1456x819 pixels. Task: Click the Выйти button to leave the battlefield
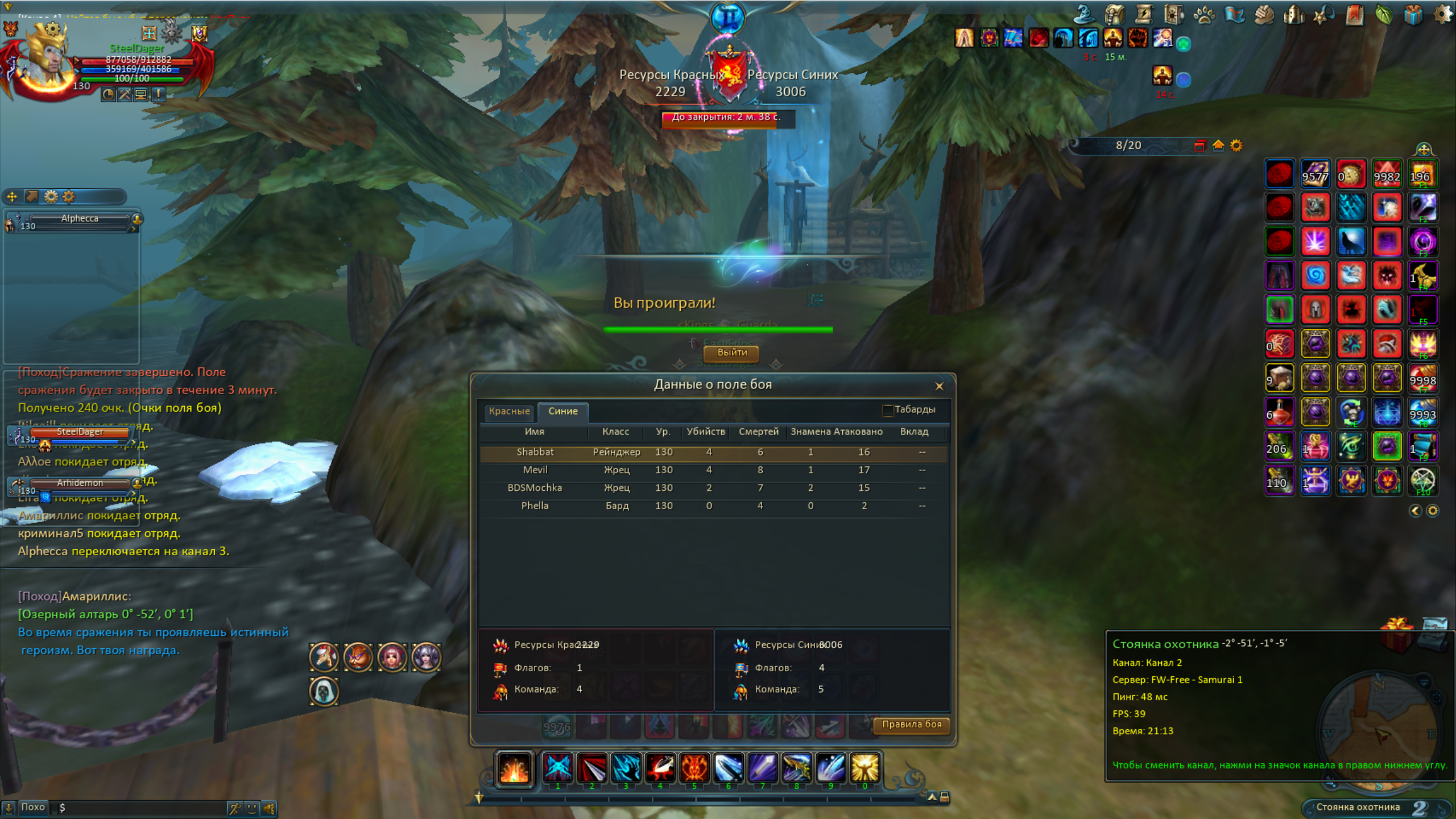point(731,353)
